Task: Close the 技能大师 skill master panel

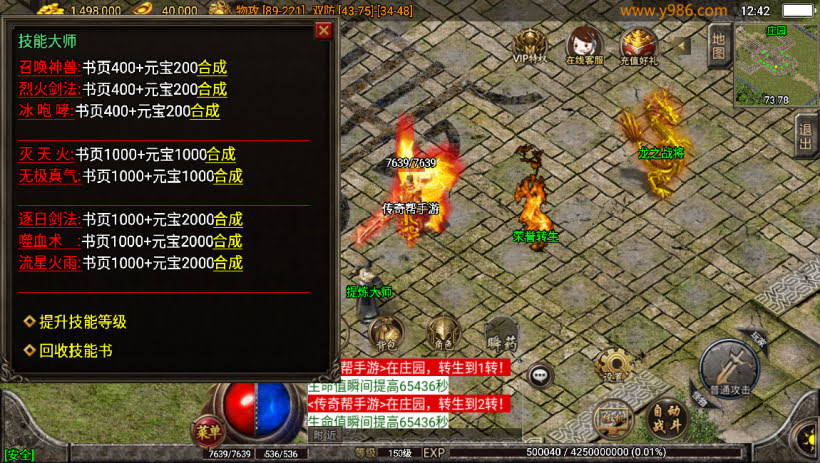Action: 323,30
